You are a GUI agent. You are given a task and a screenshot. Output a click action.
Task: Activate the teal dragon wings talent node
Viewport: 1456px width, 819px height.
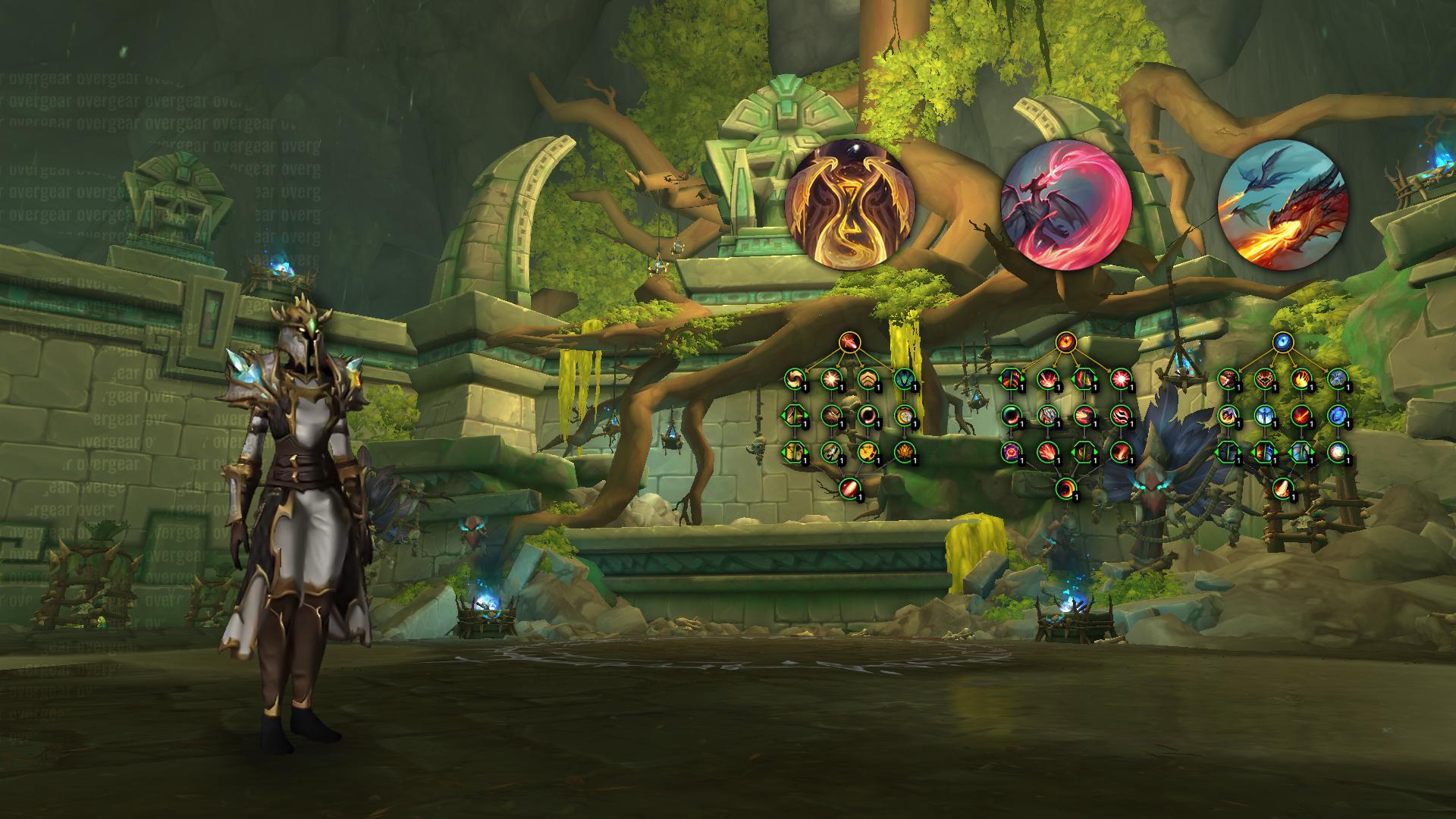click(x=903, y=378)
